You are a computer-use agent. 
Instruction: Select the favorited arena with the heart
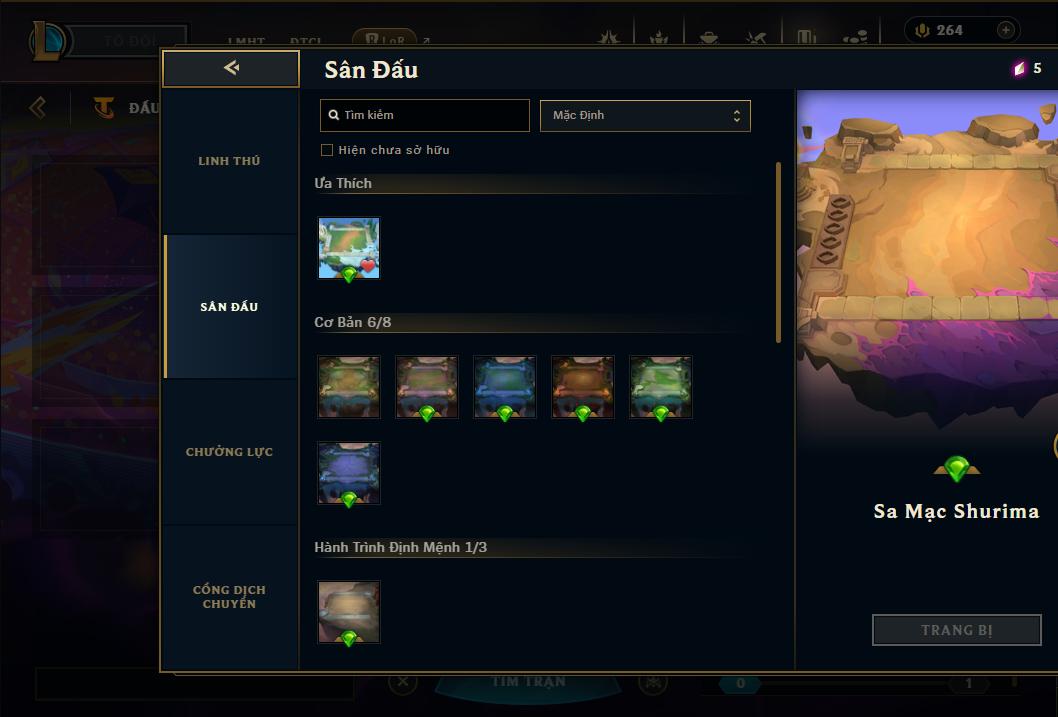pos(349,248)
